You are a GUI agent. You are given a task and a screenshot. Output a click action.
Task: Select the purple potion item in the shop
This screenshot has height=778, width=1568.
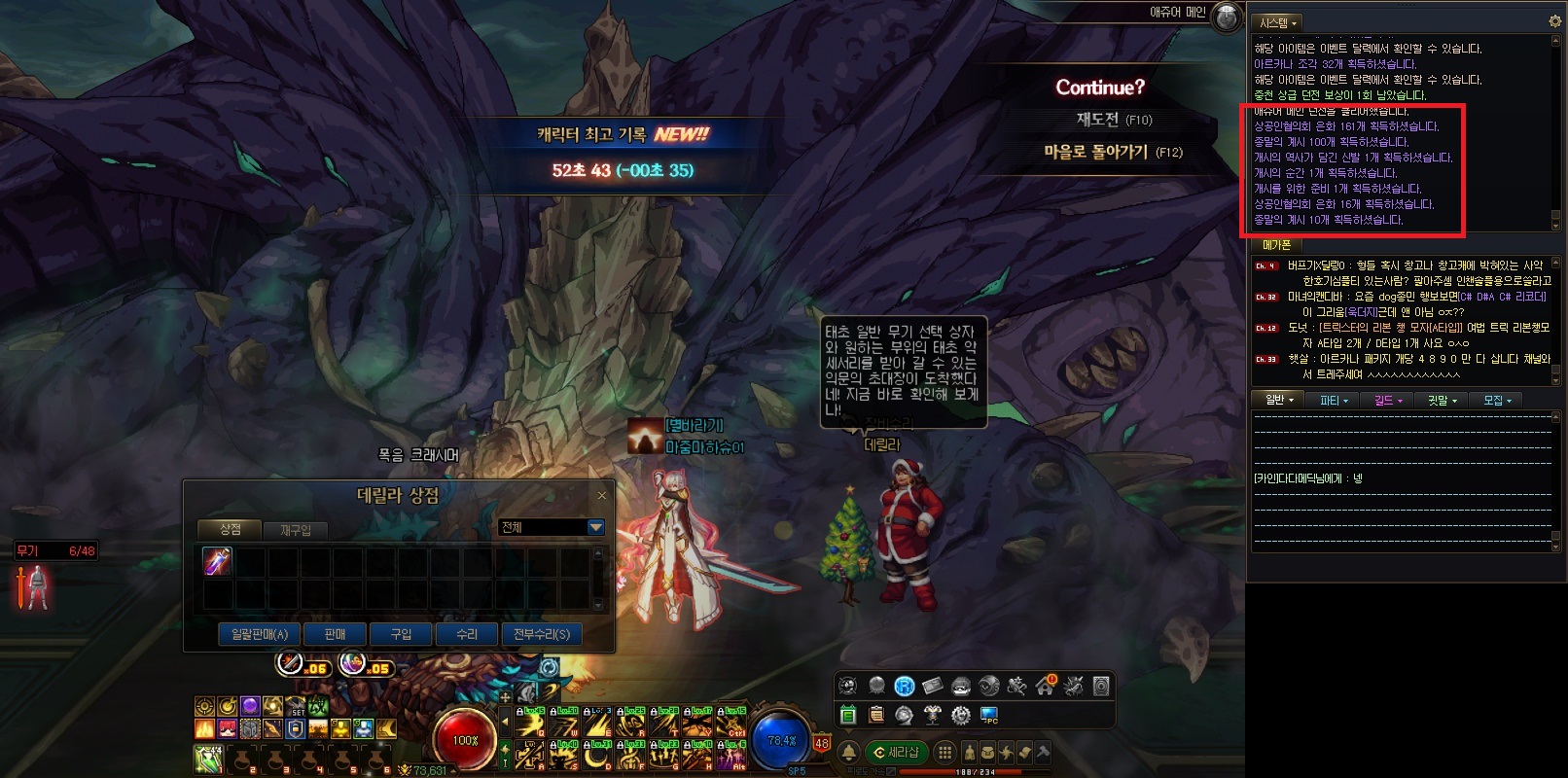coord(217,561)
